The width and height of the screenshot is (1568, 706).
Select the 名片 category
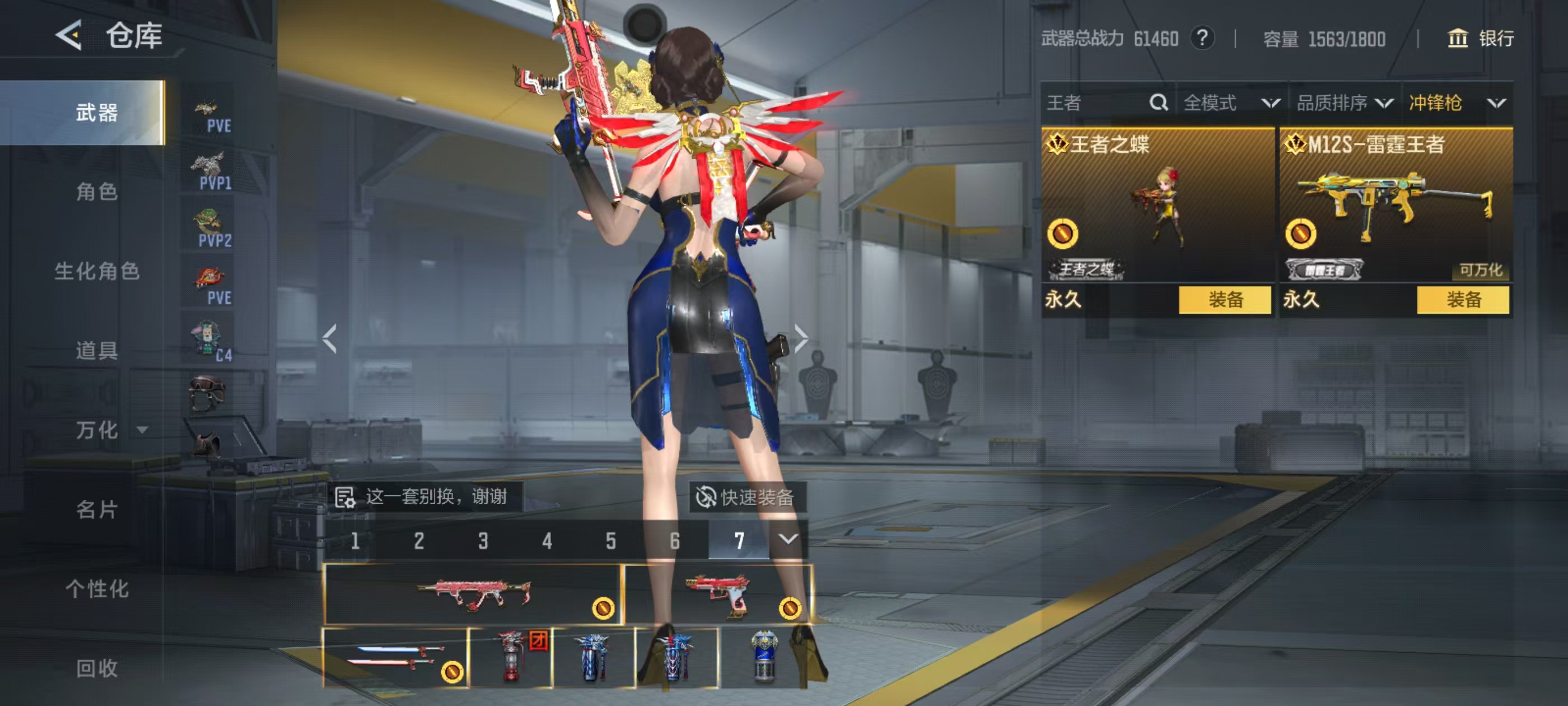tap(97, 509)
